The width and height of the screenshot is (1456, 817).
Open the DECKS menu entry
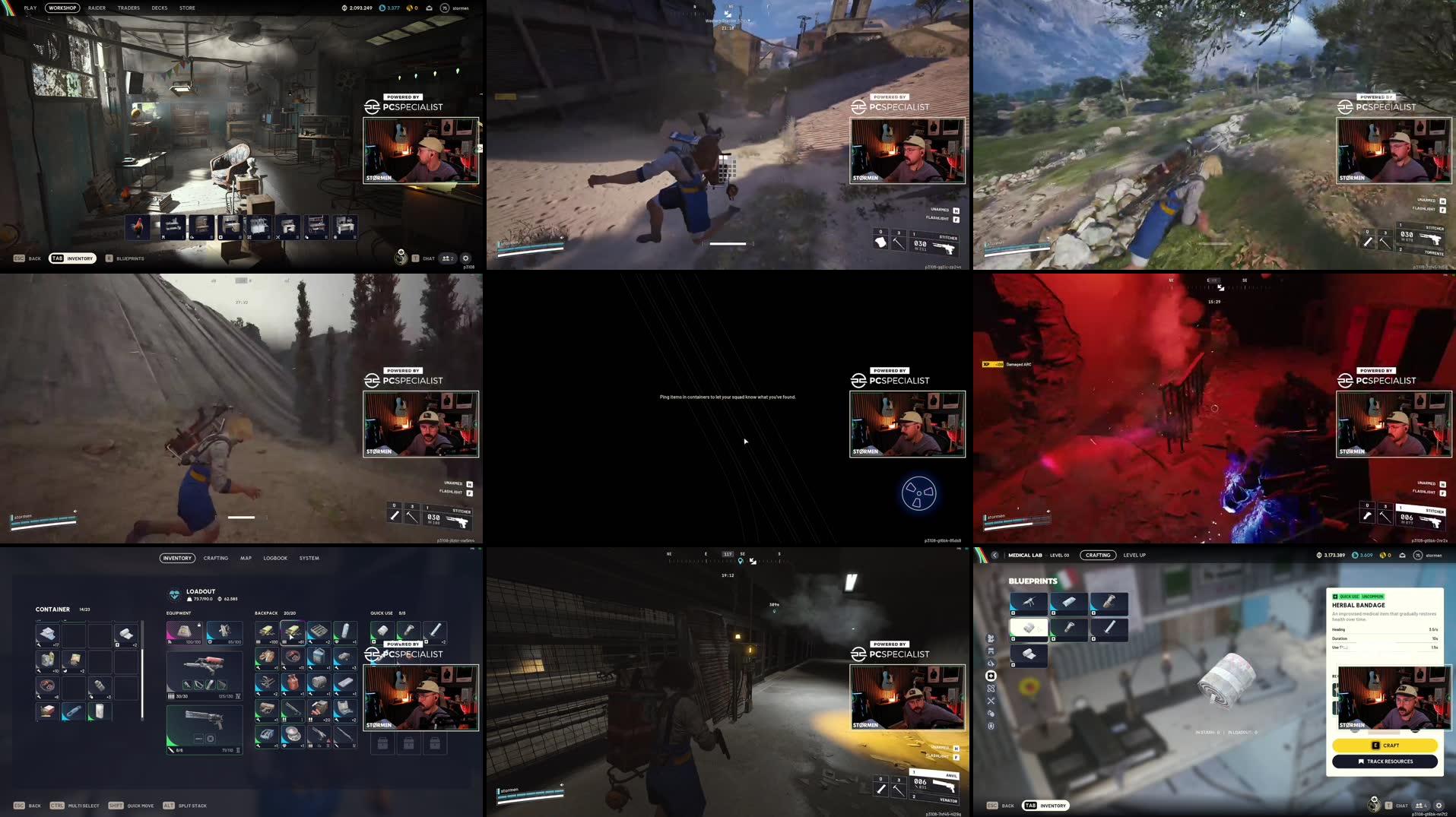(x=159, y=8)
